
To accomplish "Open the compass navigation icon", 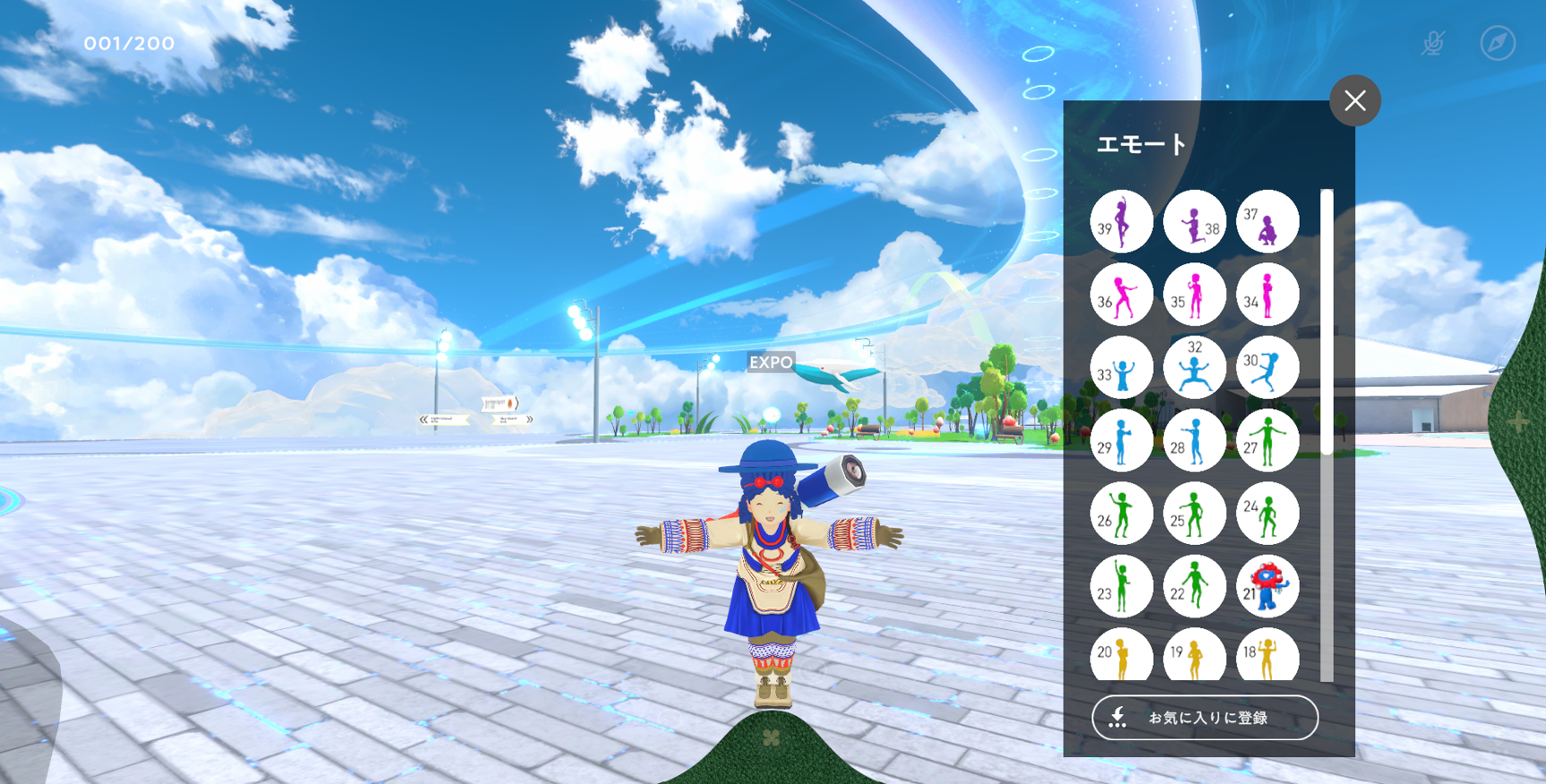I will [x=1497, y=43].
